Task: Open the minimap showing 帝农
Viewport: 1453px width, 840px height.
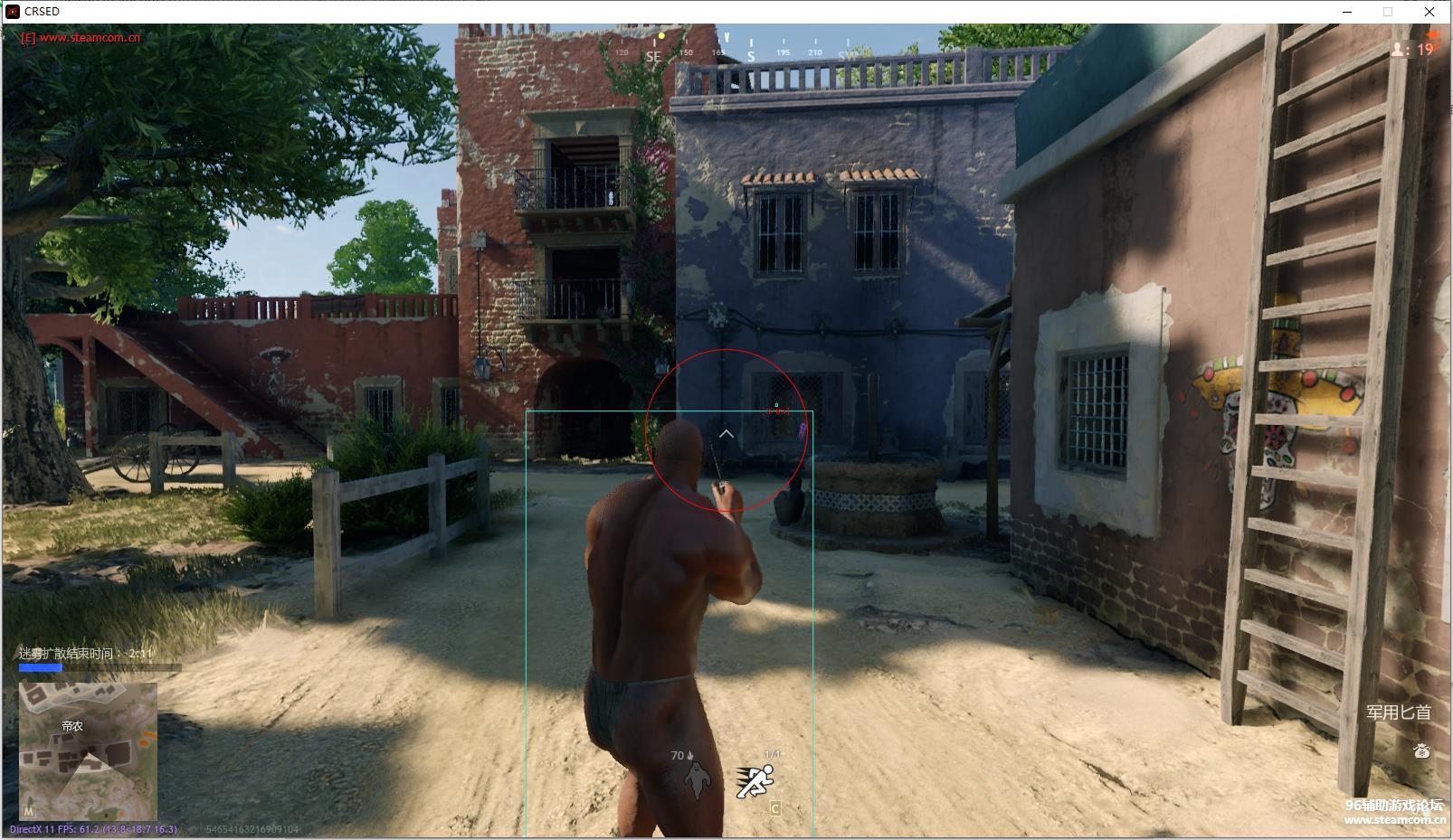Action: pos(88,750)
